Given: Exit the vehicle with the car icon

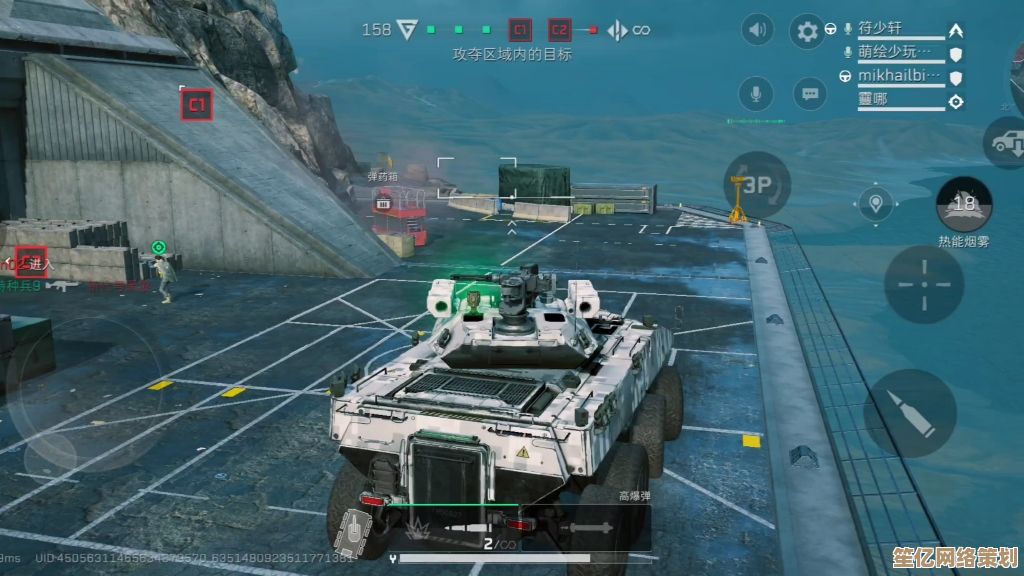Looking at the screenshot, I should (1003, 142).
